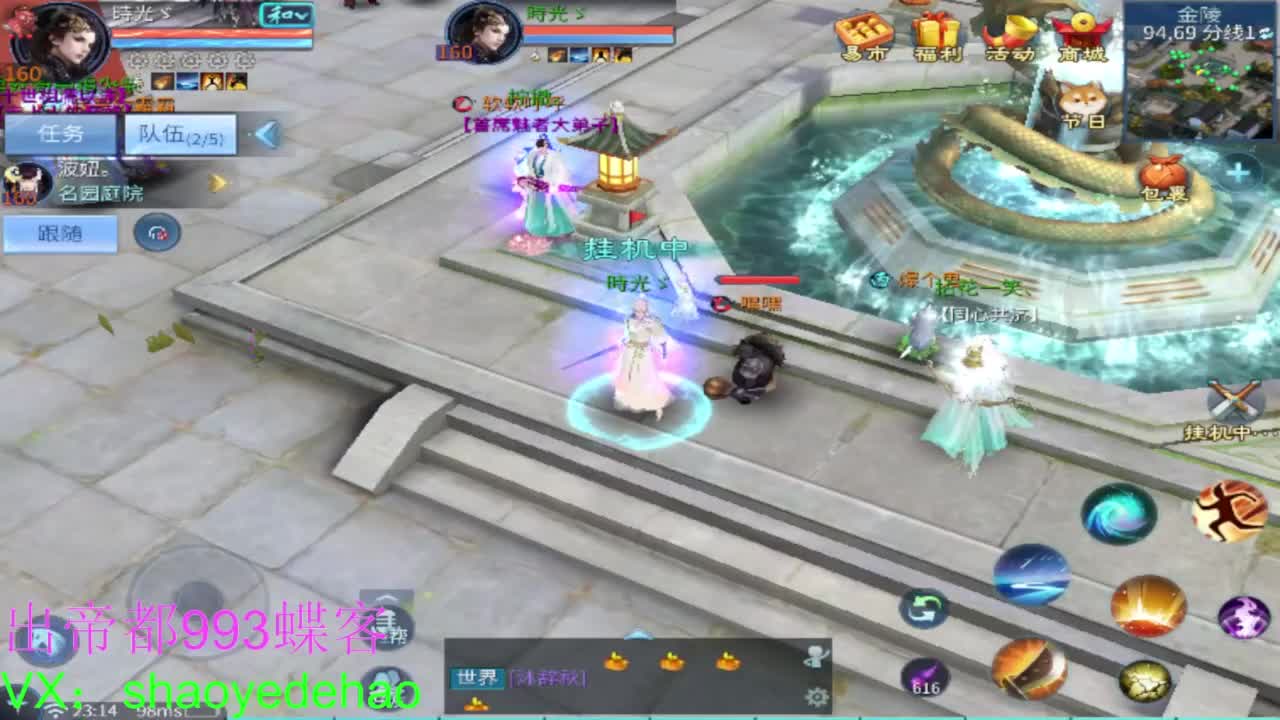
Task: Switch to the 队伍(2/5) tab
Action: pyautogui.click(x=180, y=135)
